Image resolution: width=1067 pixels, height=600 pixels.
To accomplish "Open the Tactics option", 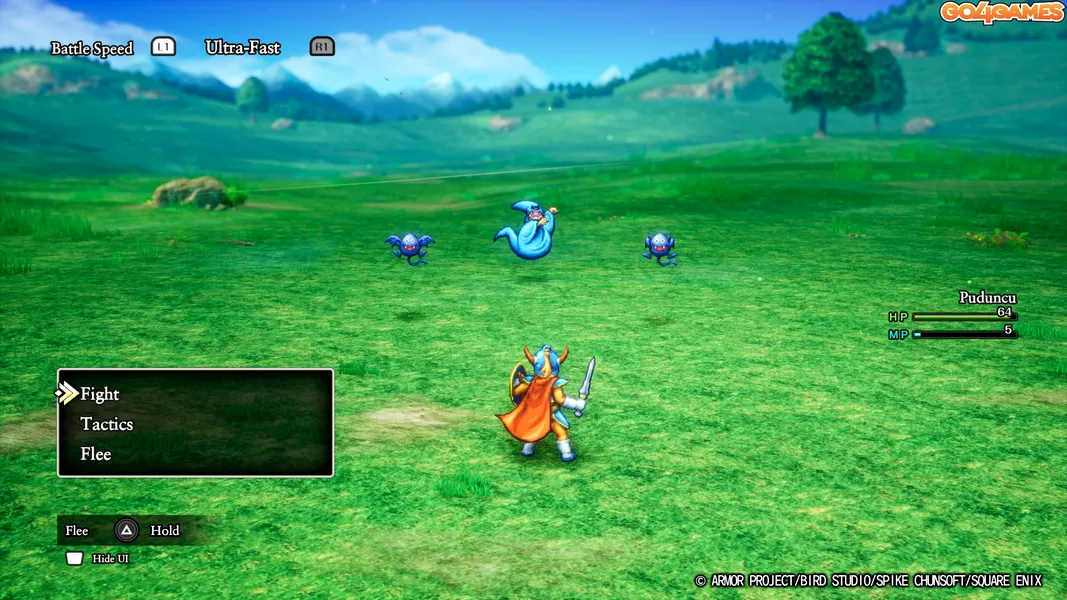I will pos(107,424).
